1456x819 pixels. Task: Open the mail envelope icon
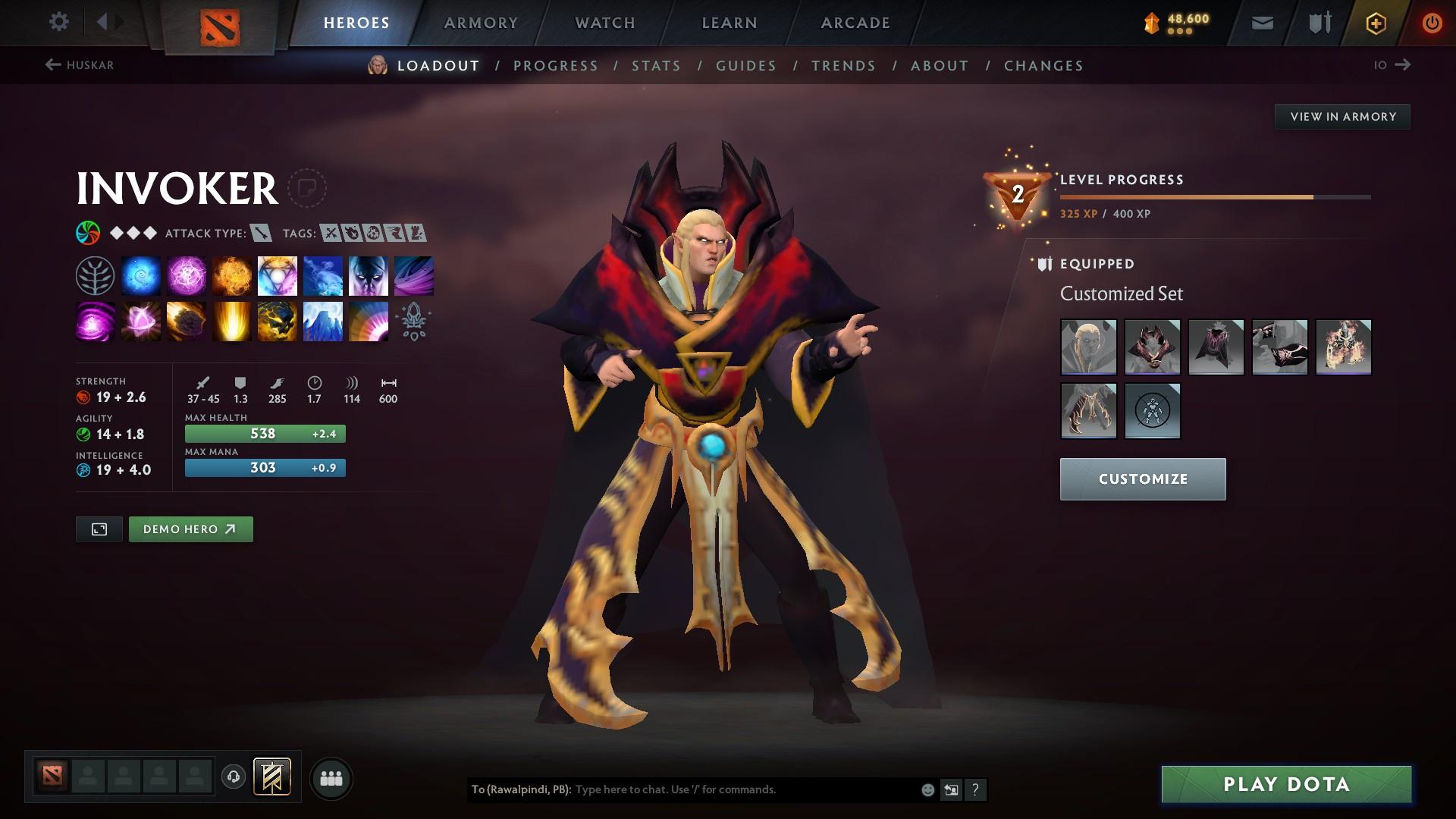click(x=1262, y=22)
